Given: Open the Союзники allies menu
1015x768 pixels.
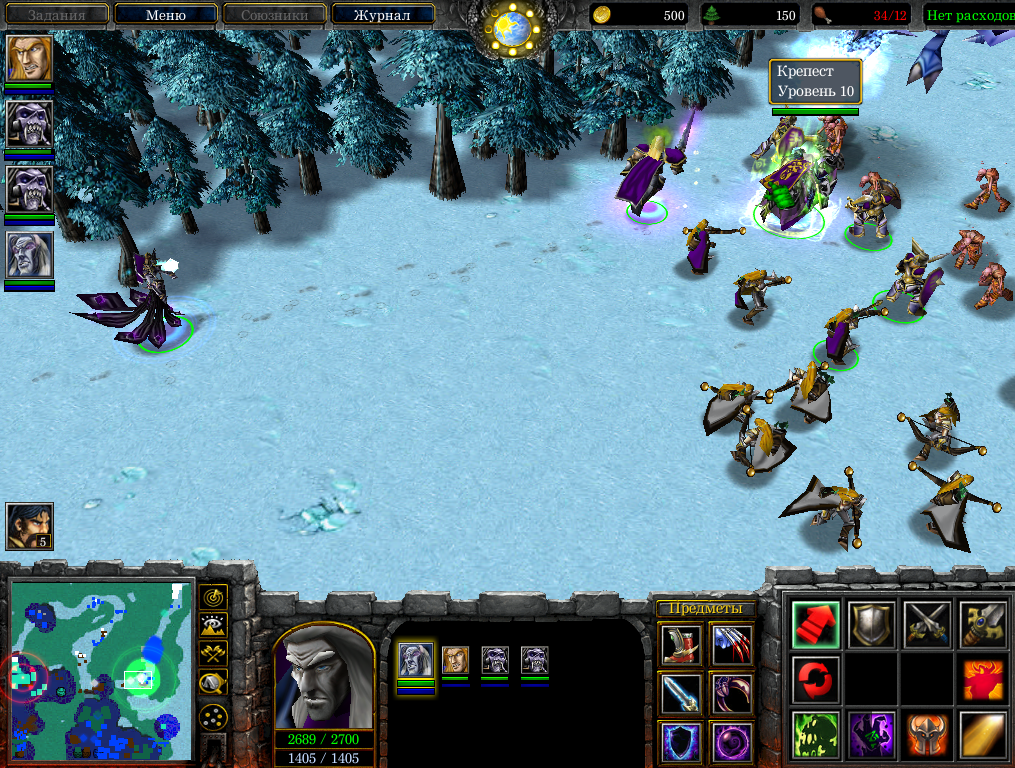Looking at the screenshot, I should [272, 15].
